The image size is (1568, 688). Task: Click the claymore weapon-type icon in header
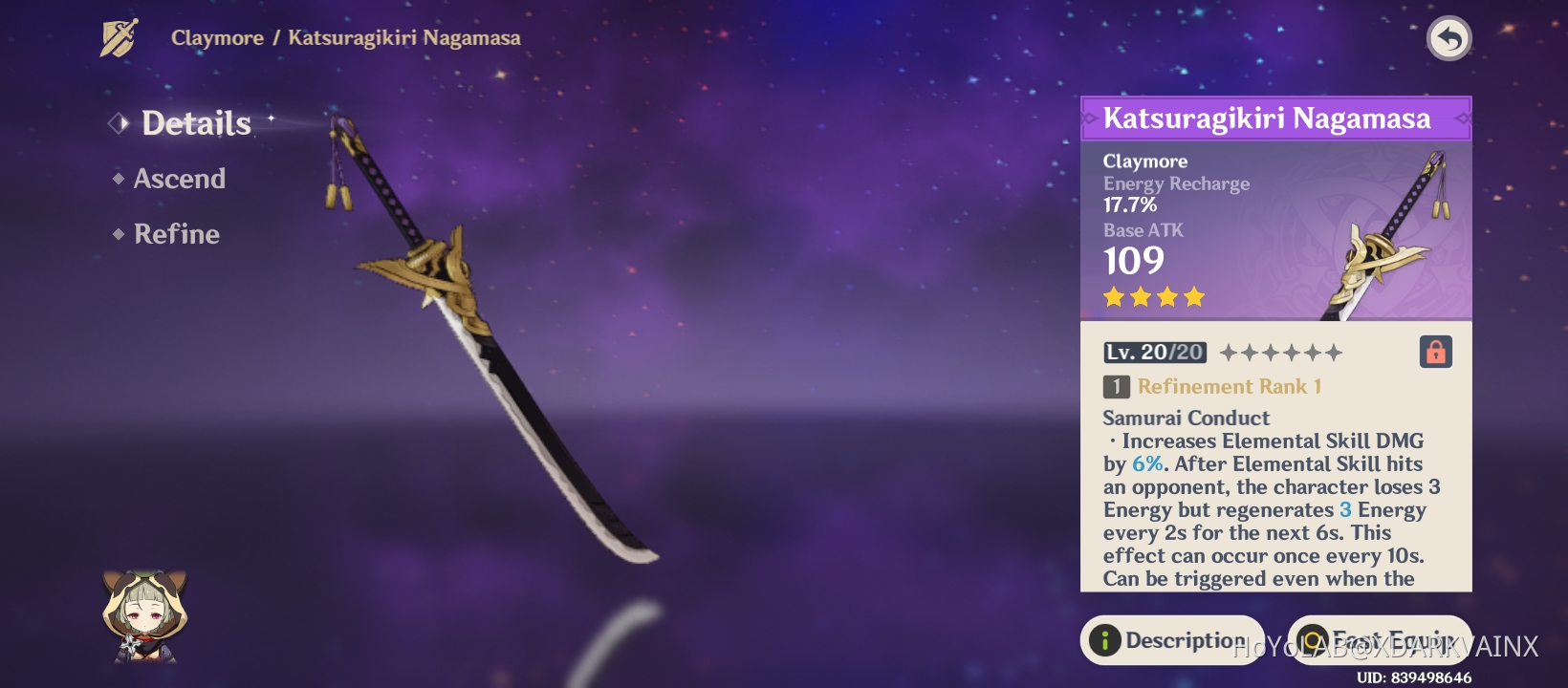(x=117, y=37)
